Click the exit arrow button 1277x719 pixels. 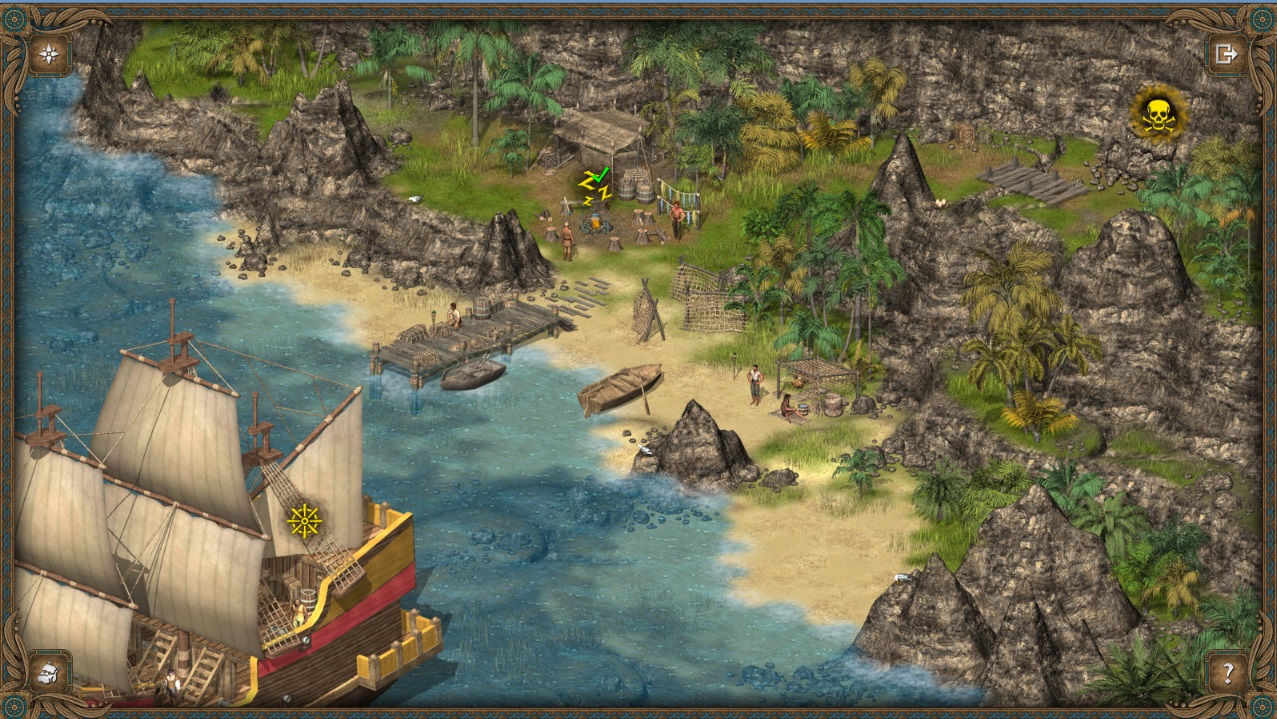1227,53
